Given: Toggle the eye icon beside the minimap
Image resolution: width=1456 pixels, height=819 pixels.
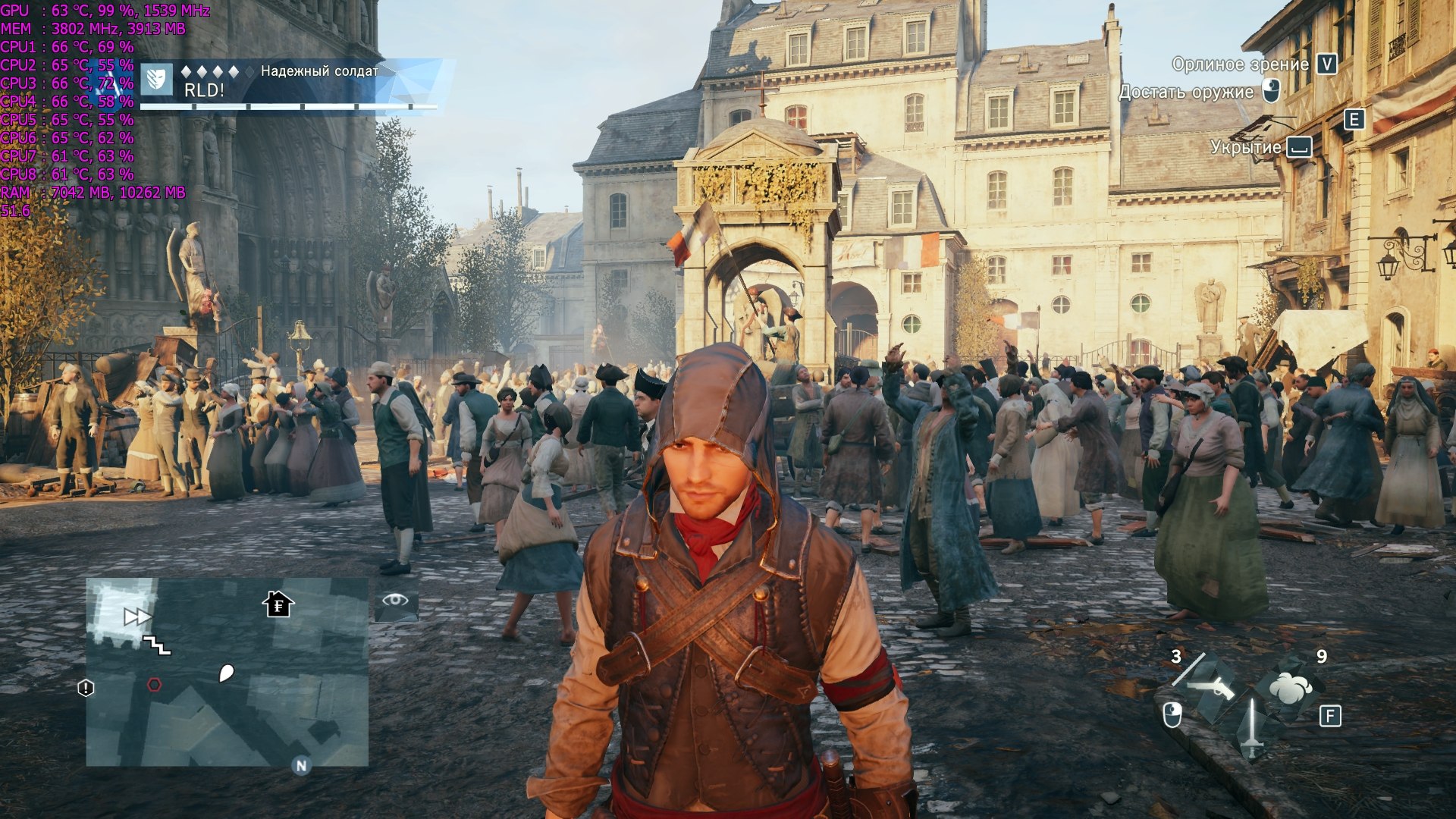Looking at the screenshot, I should tap(395, 601).
